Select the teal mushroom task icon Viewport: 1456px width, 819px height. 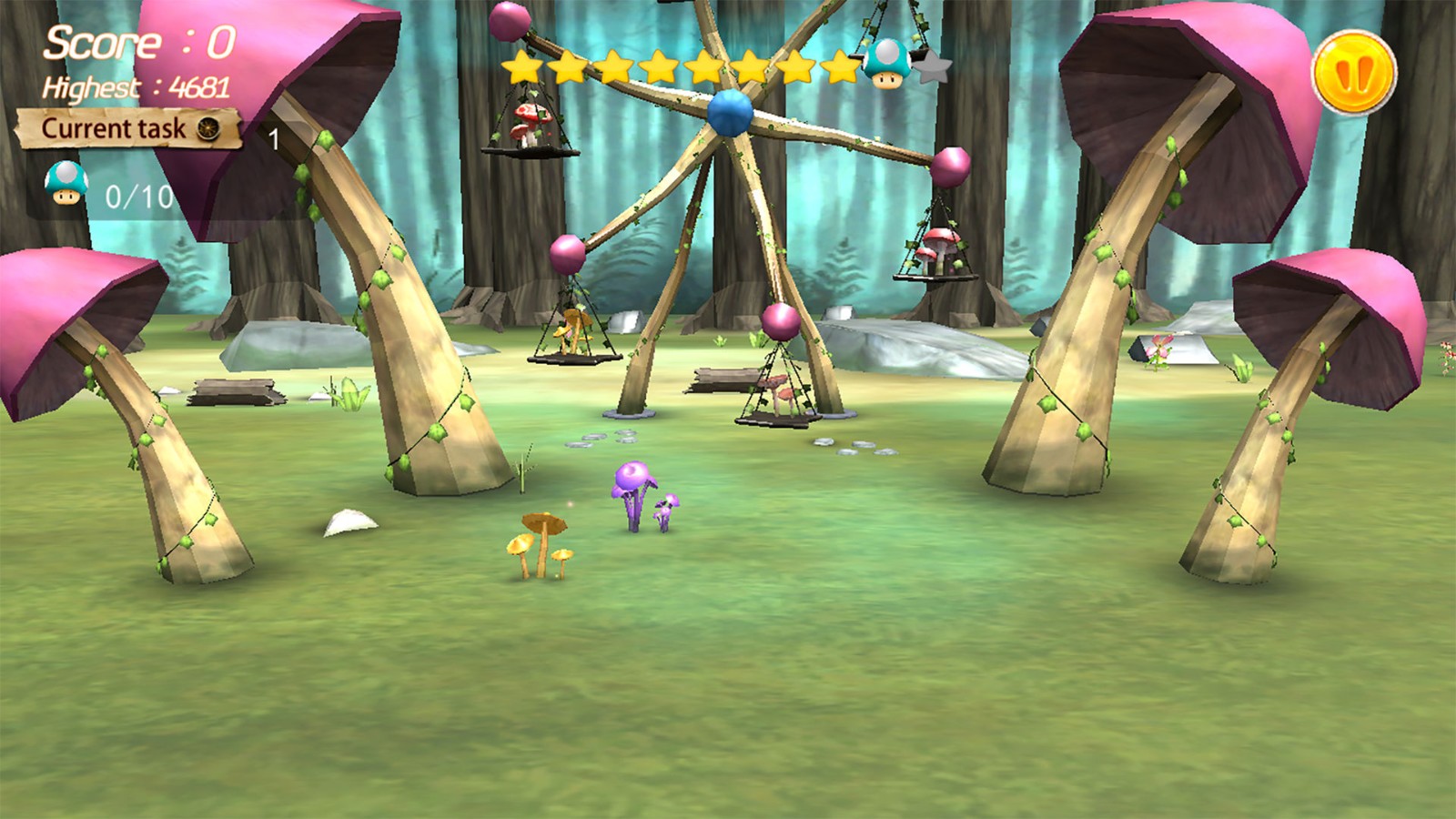[x=66, y=183]
